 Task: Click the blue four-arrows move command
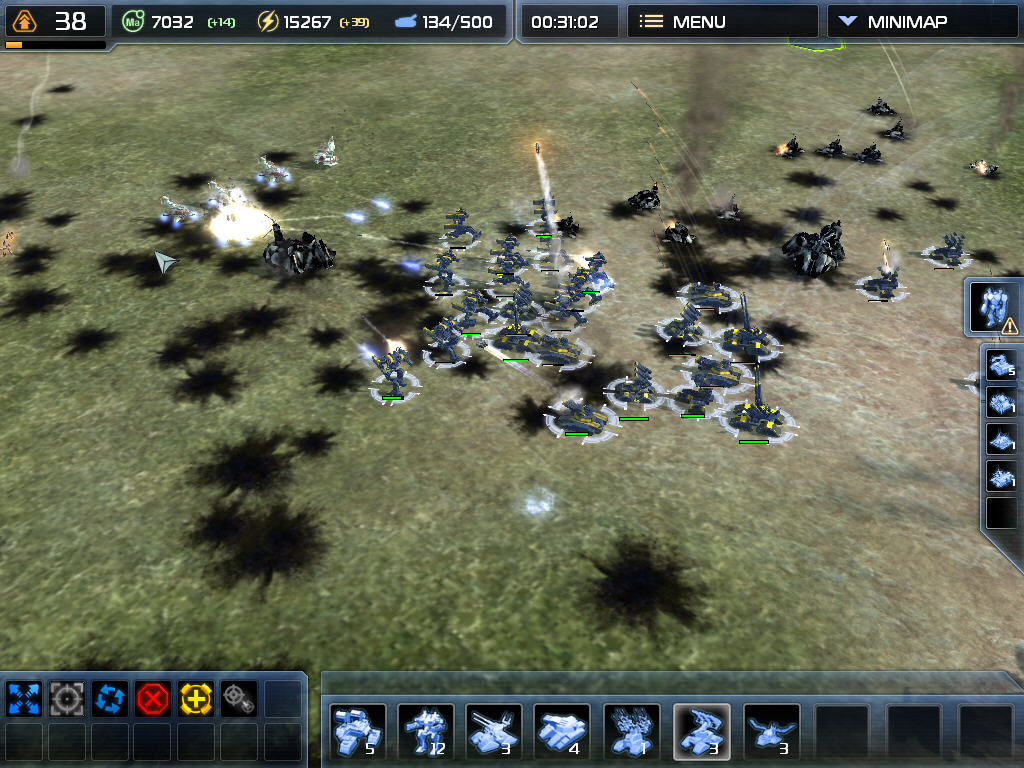[22, 698]
